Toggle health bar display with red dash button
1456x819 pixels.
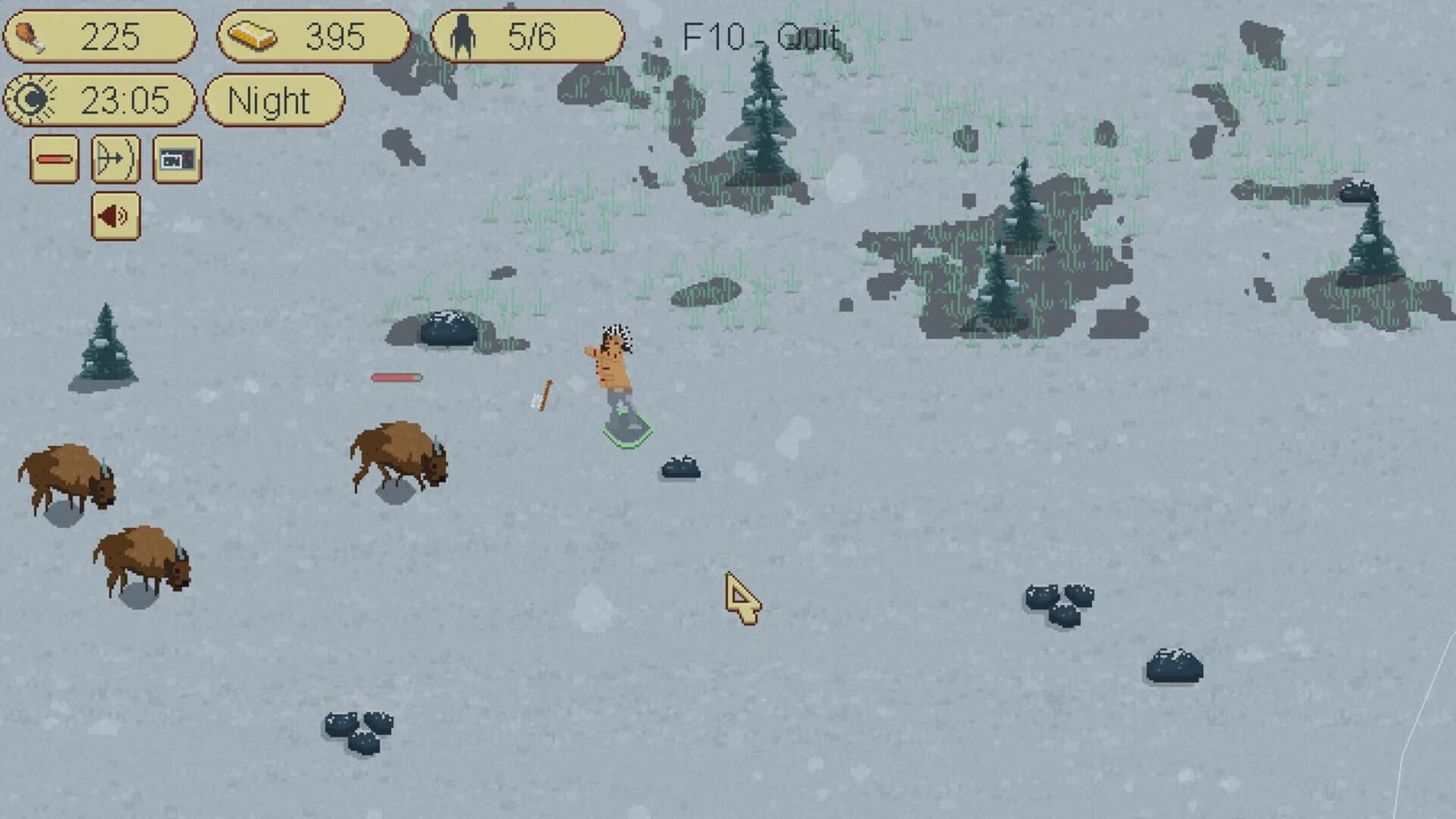pyautogui.click(x=53, y=160)
